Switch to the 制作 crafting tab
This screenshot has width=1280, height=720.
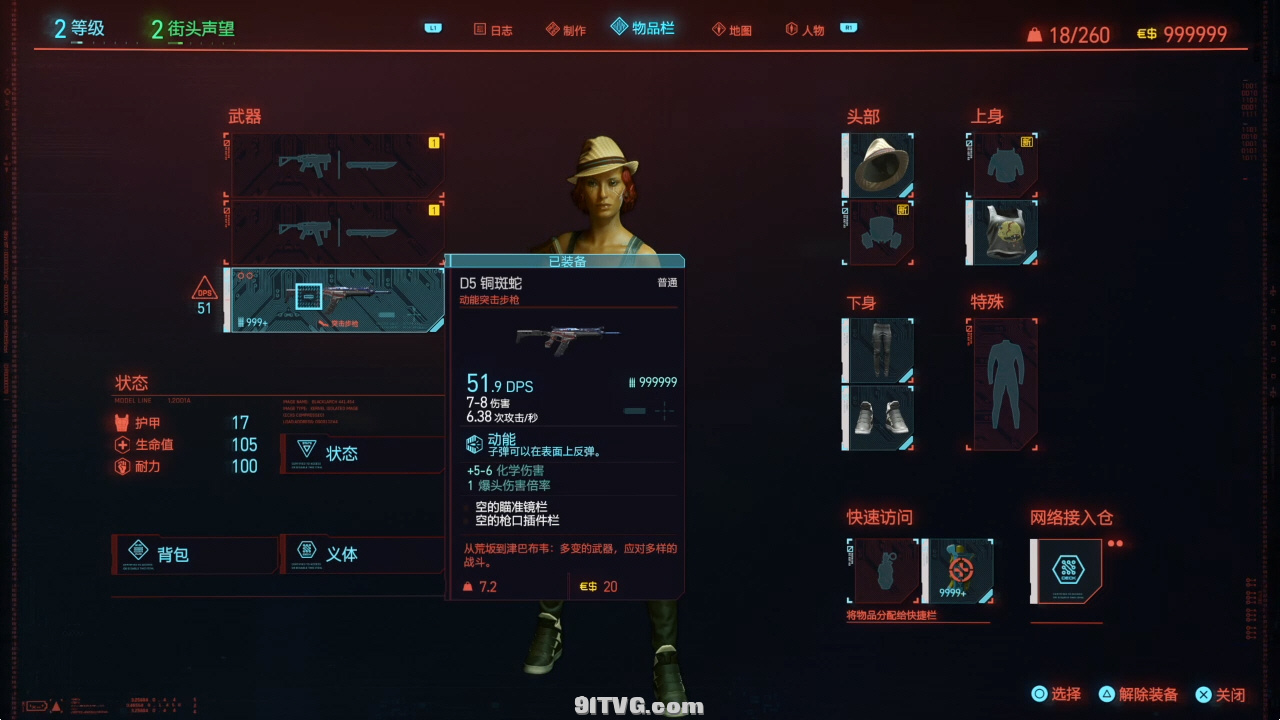click(566, 30)
